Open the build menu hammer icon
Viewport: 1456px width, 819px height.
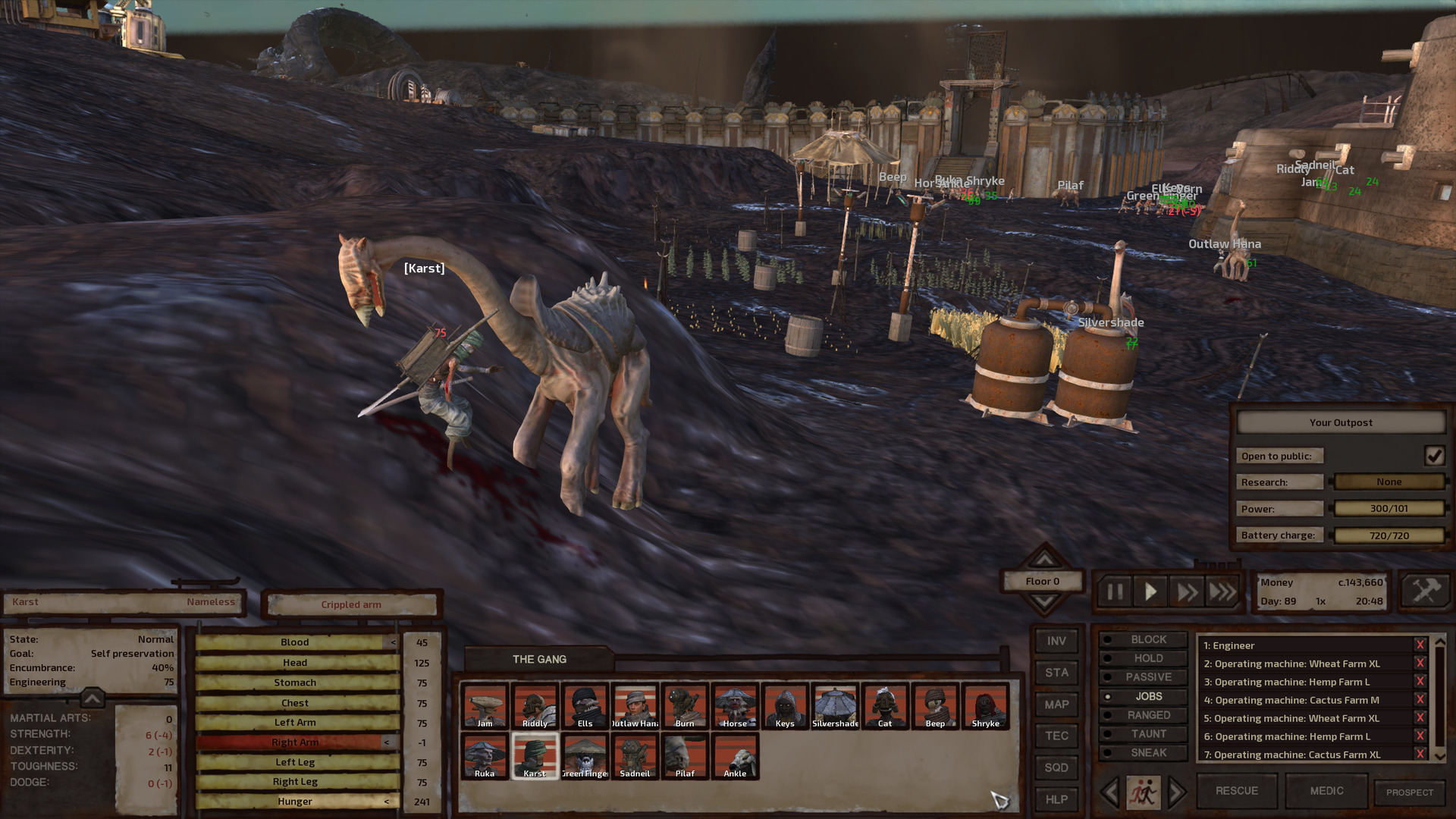1429,591
